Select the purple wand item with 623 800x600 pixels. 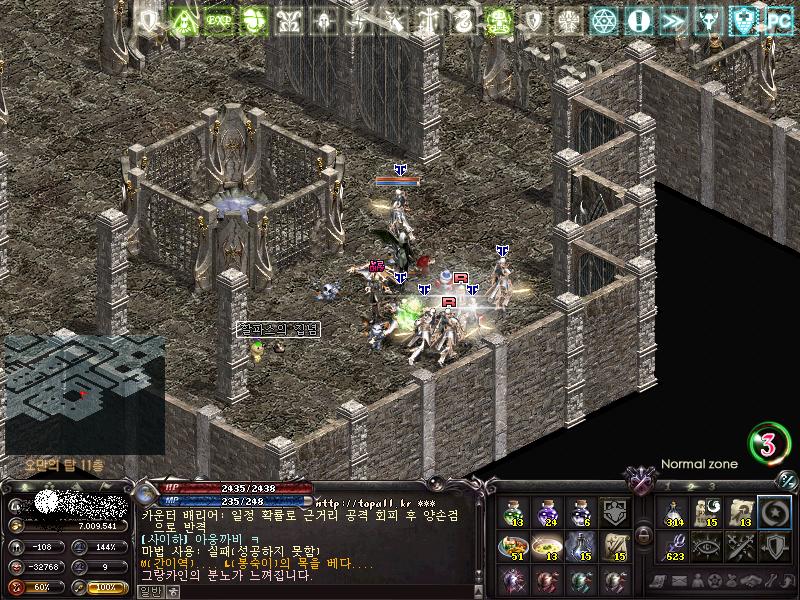[672, 546]
